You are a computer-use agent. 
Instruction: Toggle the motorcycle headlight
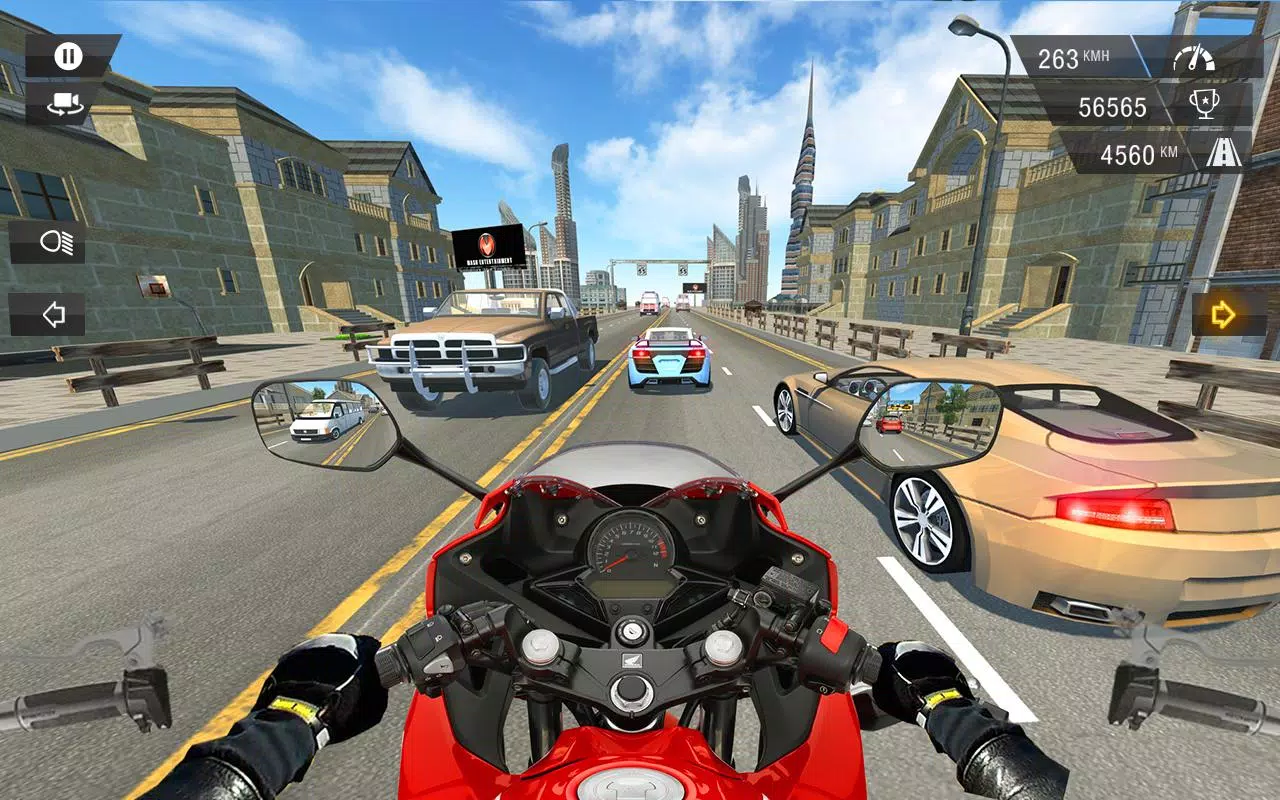coord(58,242)
